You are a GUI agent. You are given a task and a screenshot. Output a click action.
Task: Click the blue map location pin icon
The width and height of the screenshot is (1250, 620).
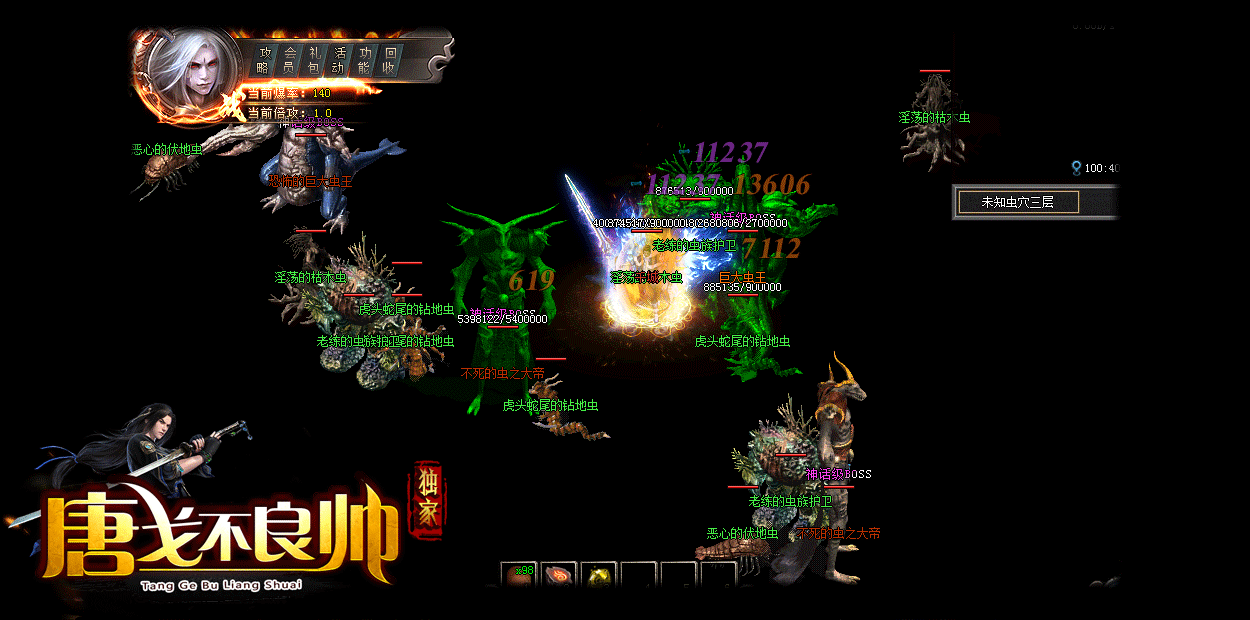1076,168
